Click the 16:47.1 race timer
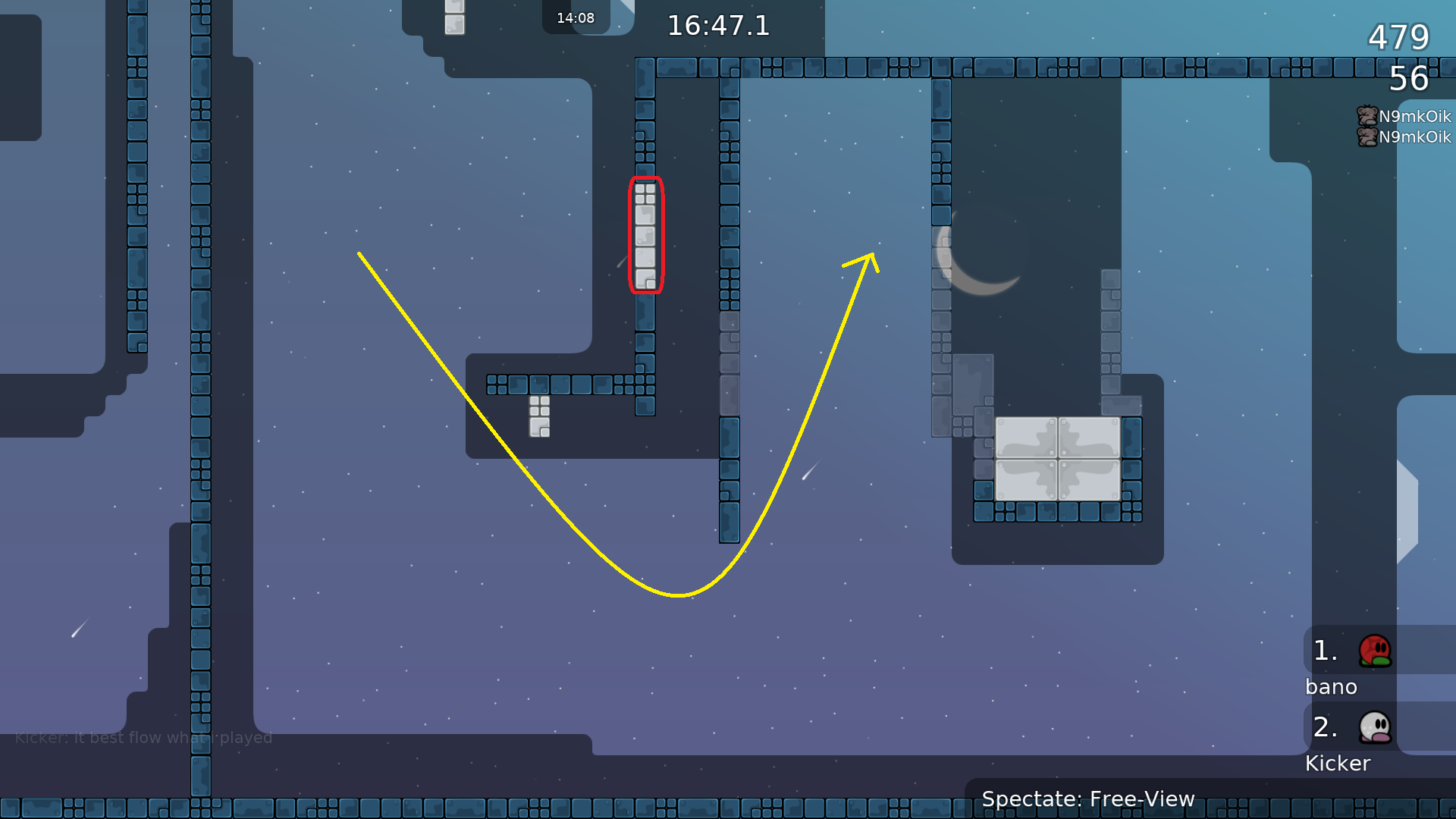 [x=717, y=26]
